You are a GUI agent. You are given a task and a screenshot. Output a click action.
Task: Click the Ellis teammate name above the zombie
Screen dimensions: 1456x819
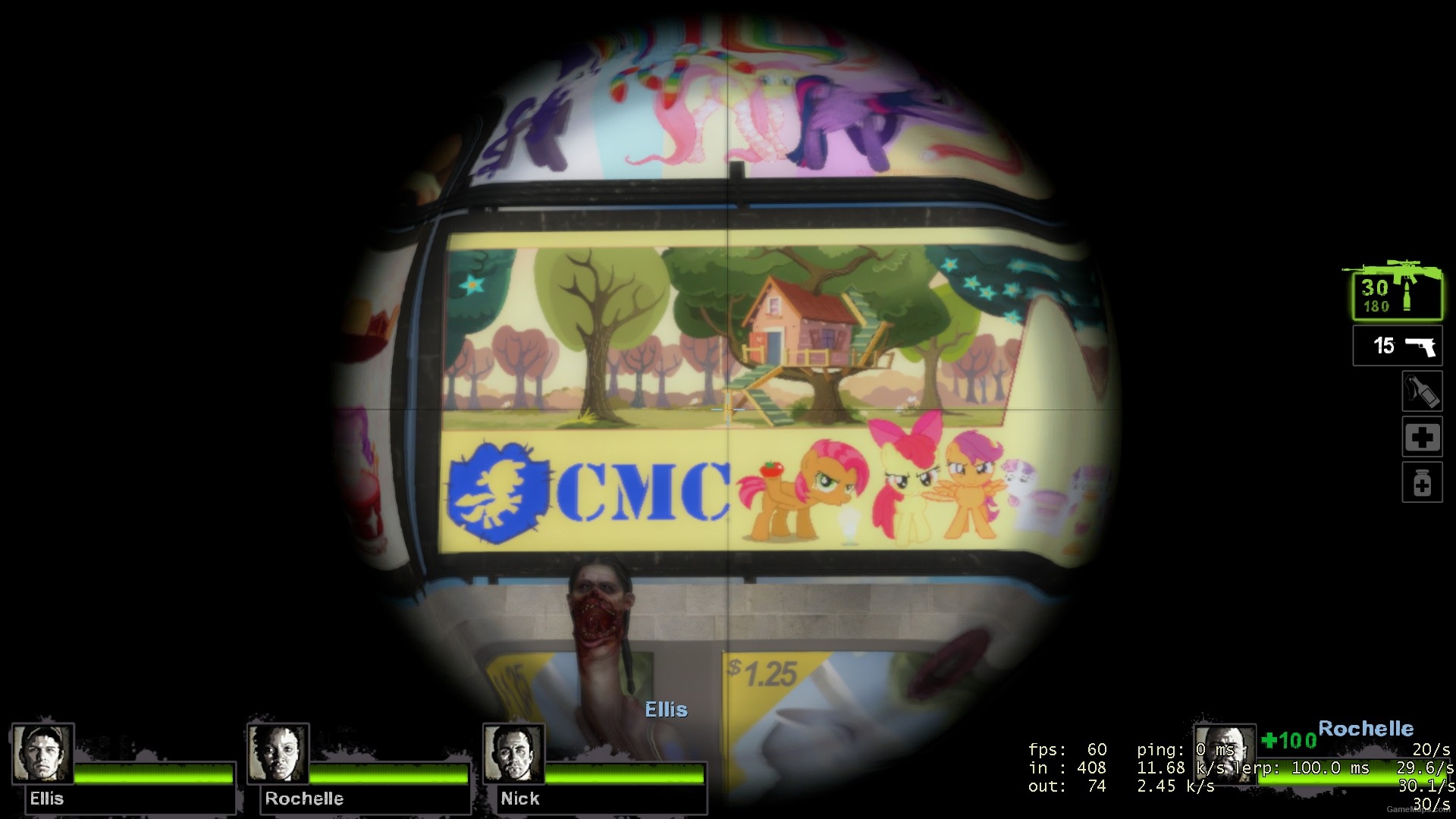click(665, 711)
